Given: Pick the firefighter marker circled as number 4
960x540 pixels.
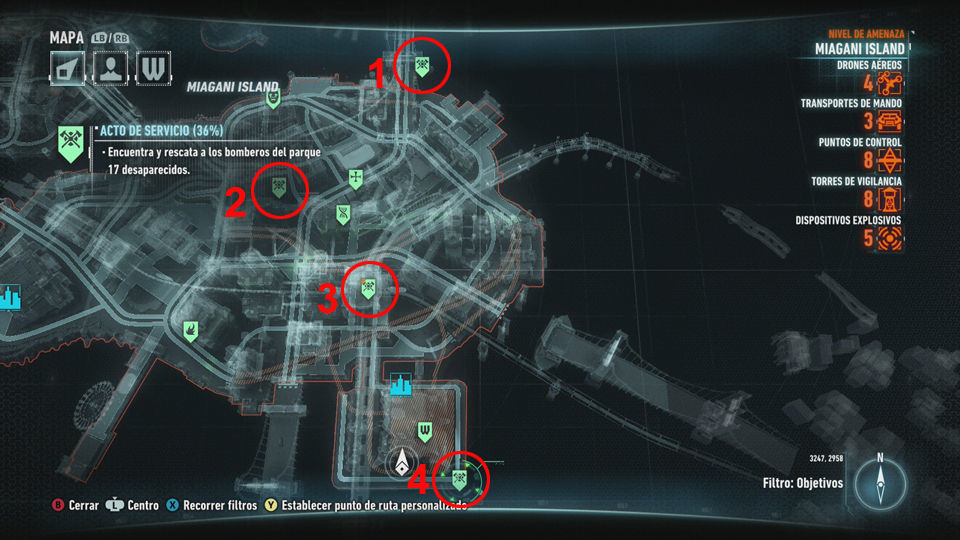Looking at the screenshot, I should [x=461, y=480].
